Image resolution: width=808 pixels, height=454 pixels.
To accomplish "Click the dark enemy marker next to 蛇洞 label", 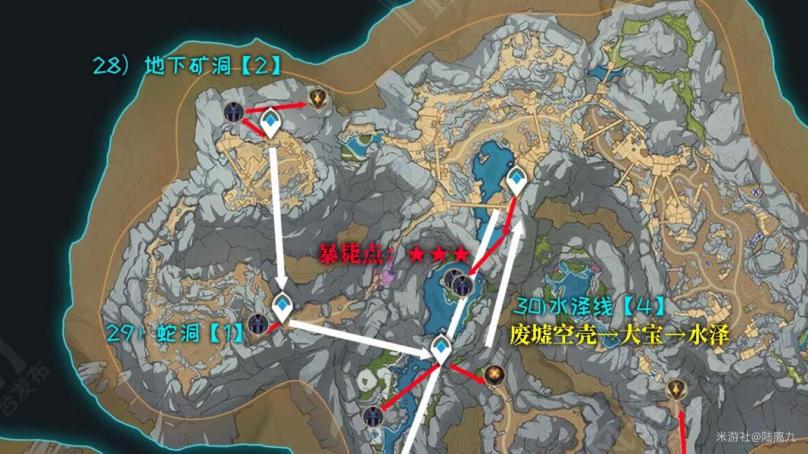I will tap(259, 324).
